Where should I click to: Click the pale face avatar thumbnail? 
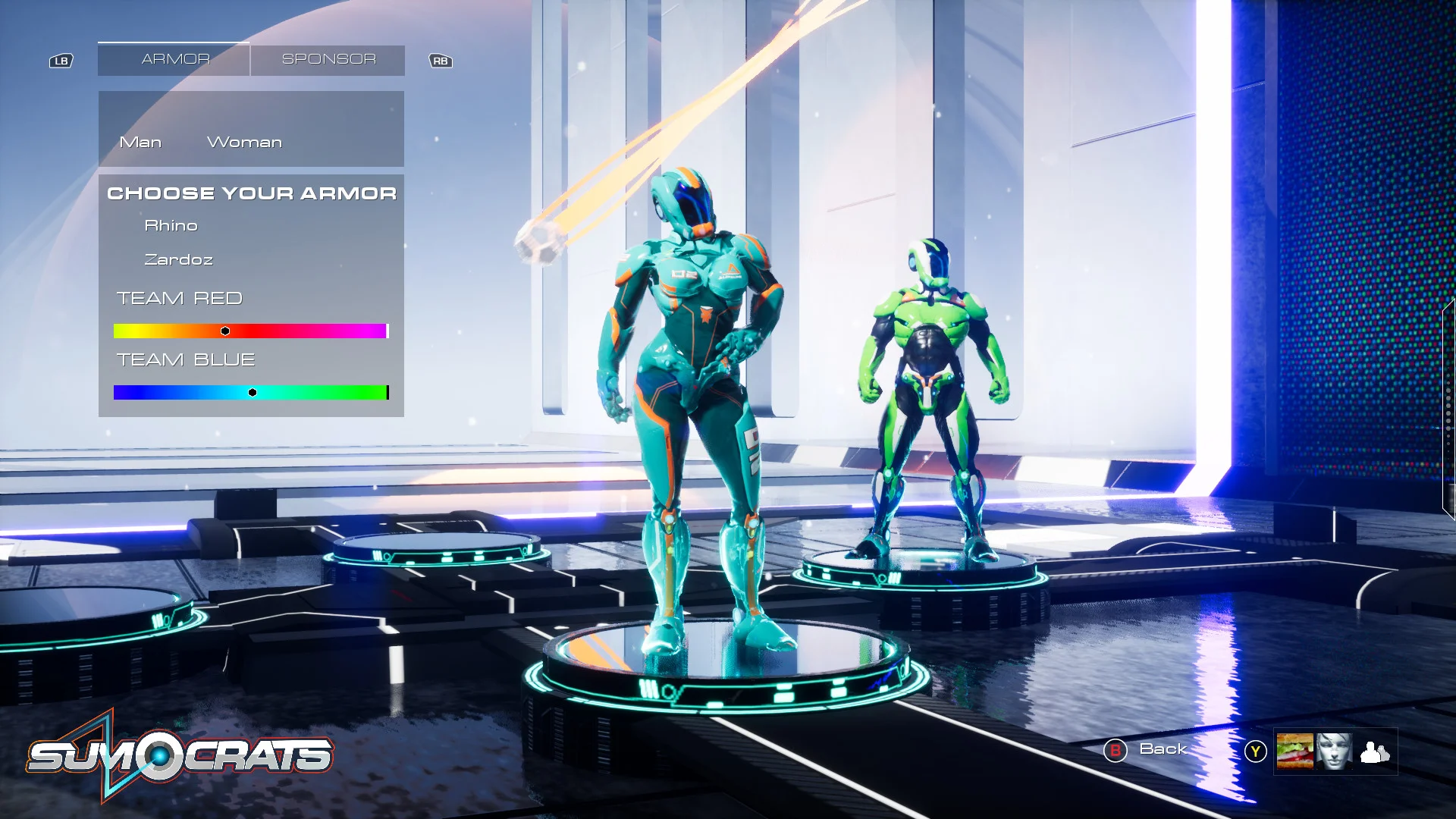[1334, 752]
